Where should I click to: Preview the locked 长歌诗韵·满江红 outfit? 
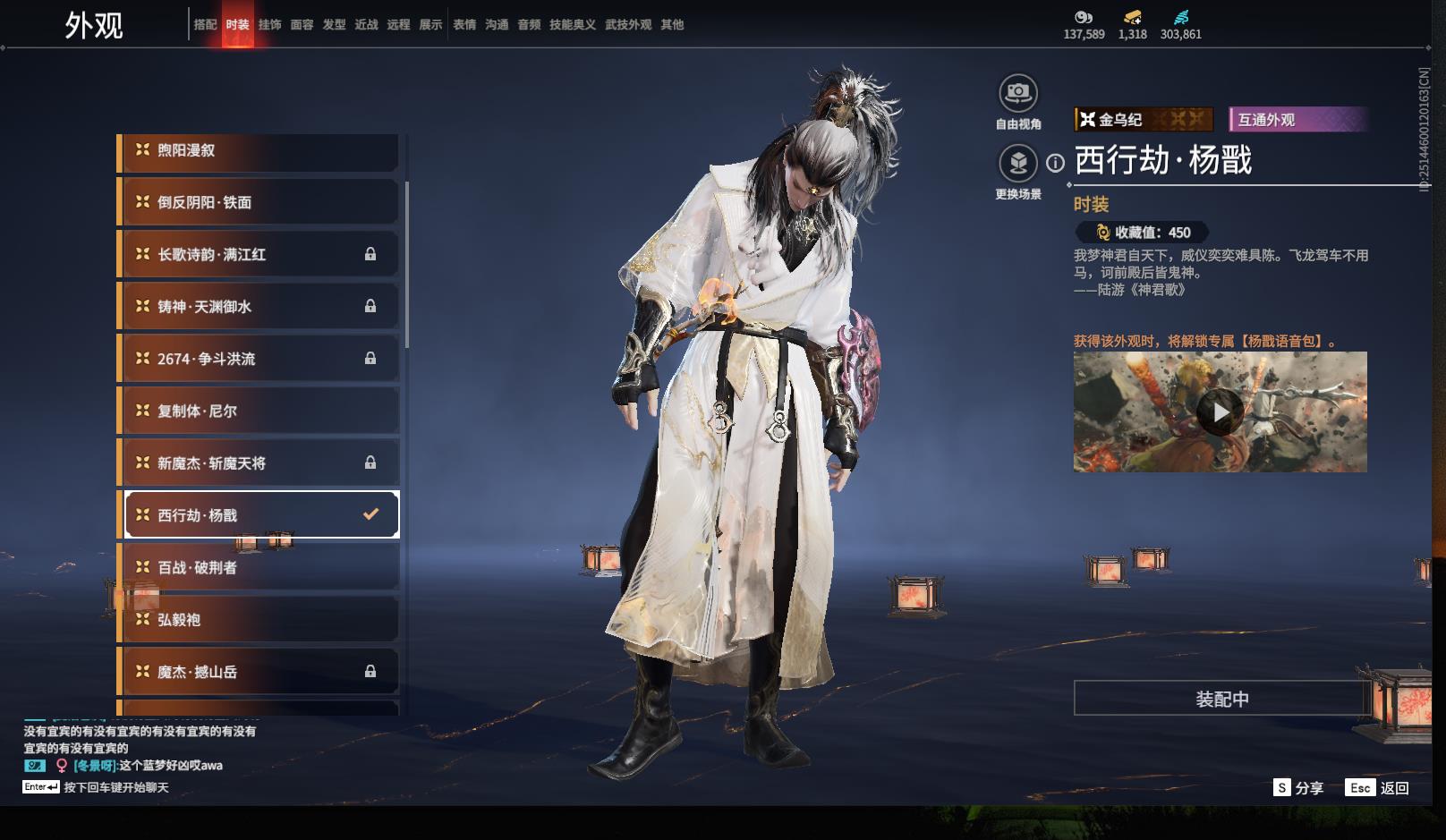click(259, 254)
